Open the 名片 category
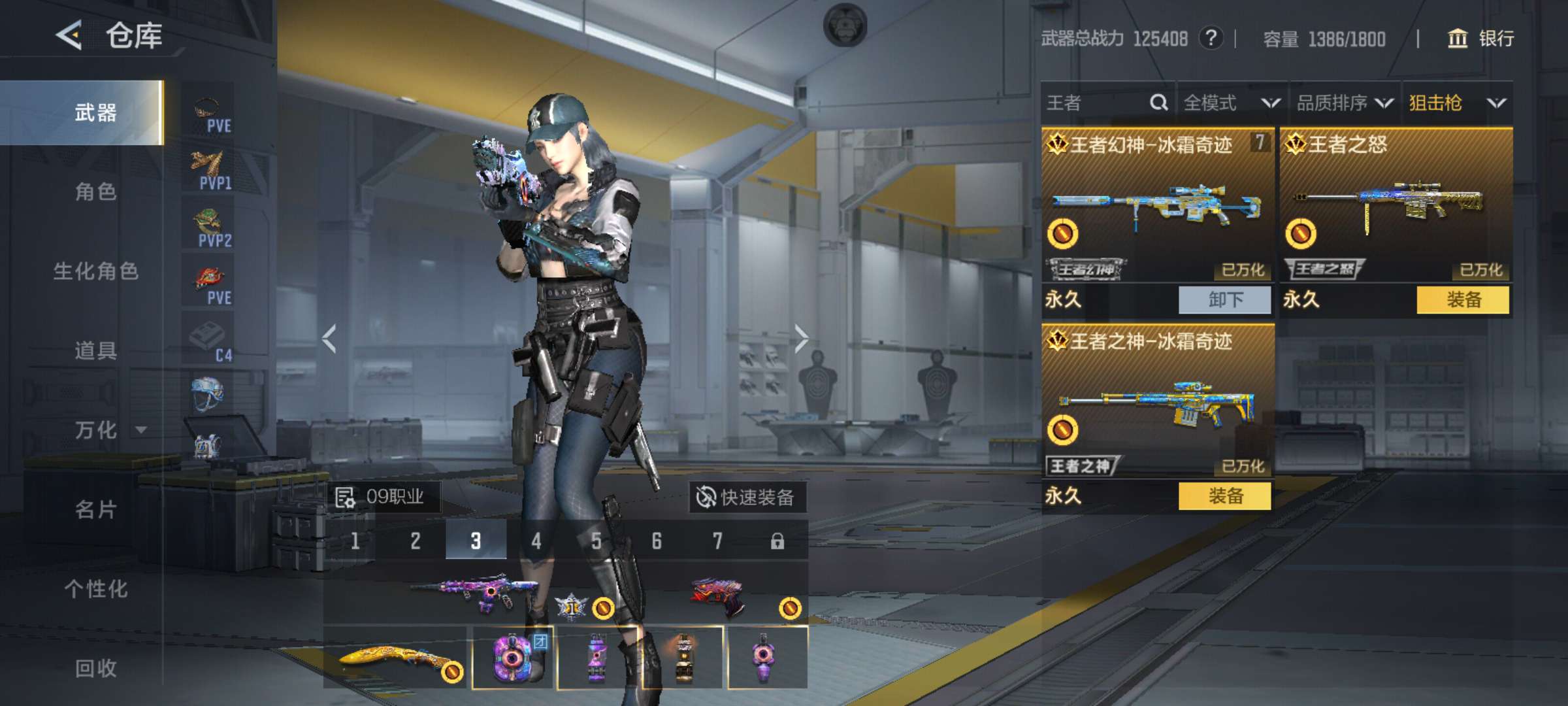The height and width of the screenshot is (706, 1568). click(95, 509)
